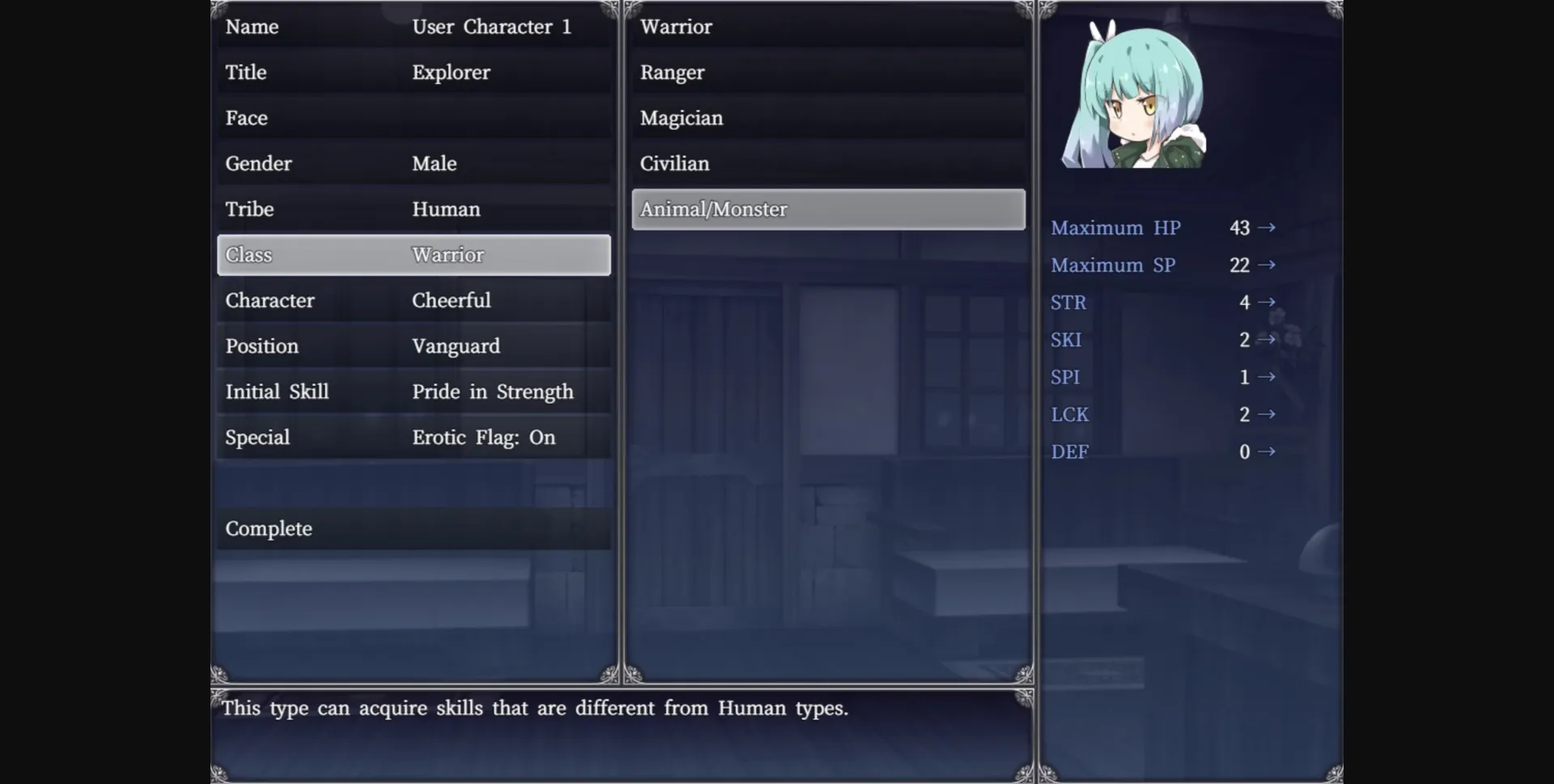
Task: Click the Maximum HP arrow indicator
Action: 1267,228
